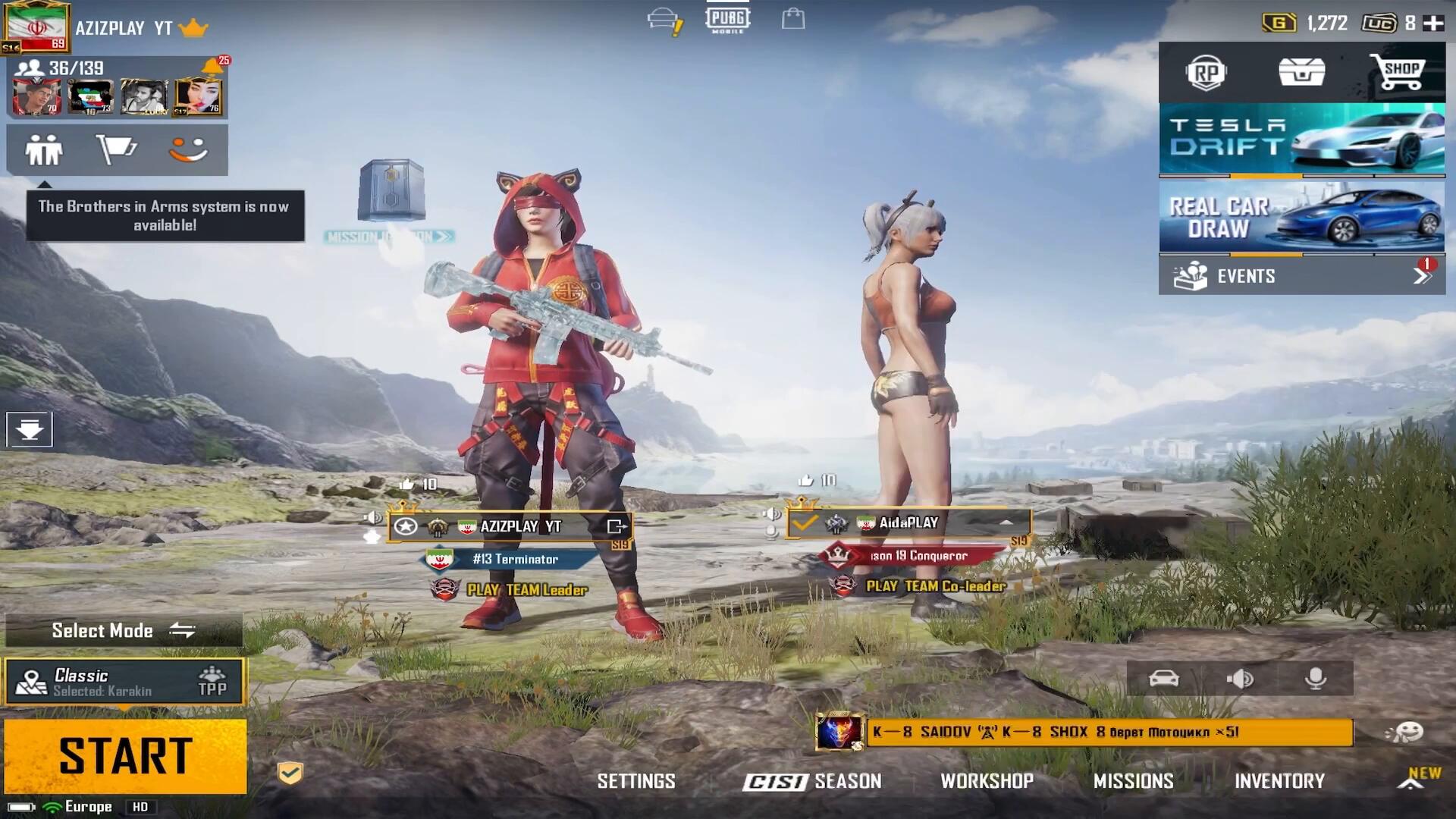
Task: Open the Tesla Drift banner
Action: [1301, 140]
